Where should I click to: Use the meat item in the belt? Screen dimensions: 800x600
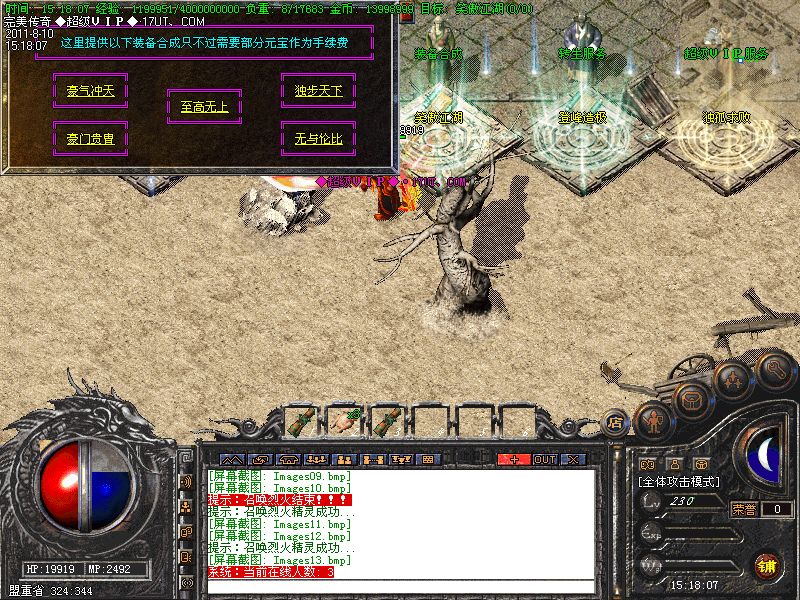point(344,422)
